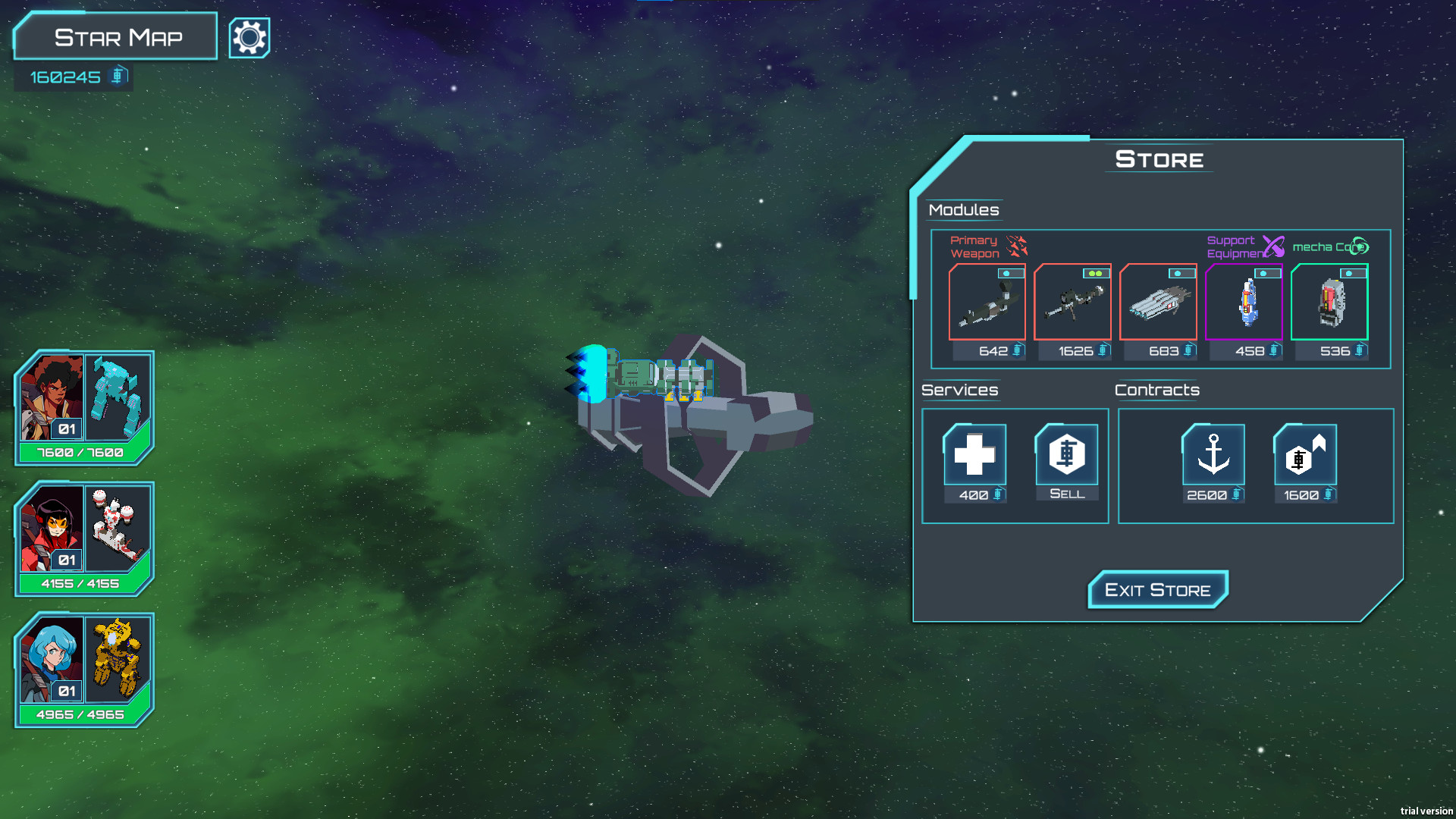Expand the Contracts section header
The width and height of the screenshot is (1456, 819).
tap(1157, 390)
